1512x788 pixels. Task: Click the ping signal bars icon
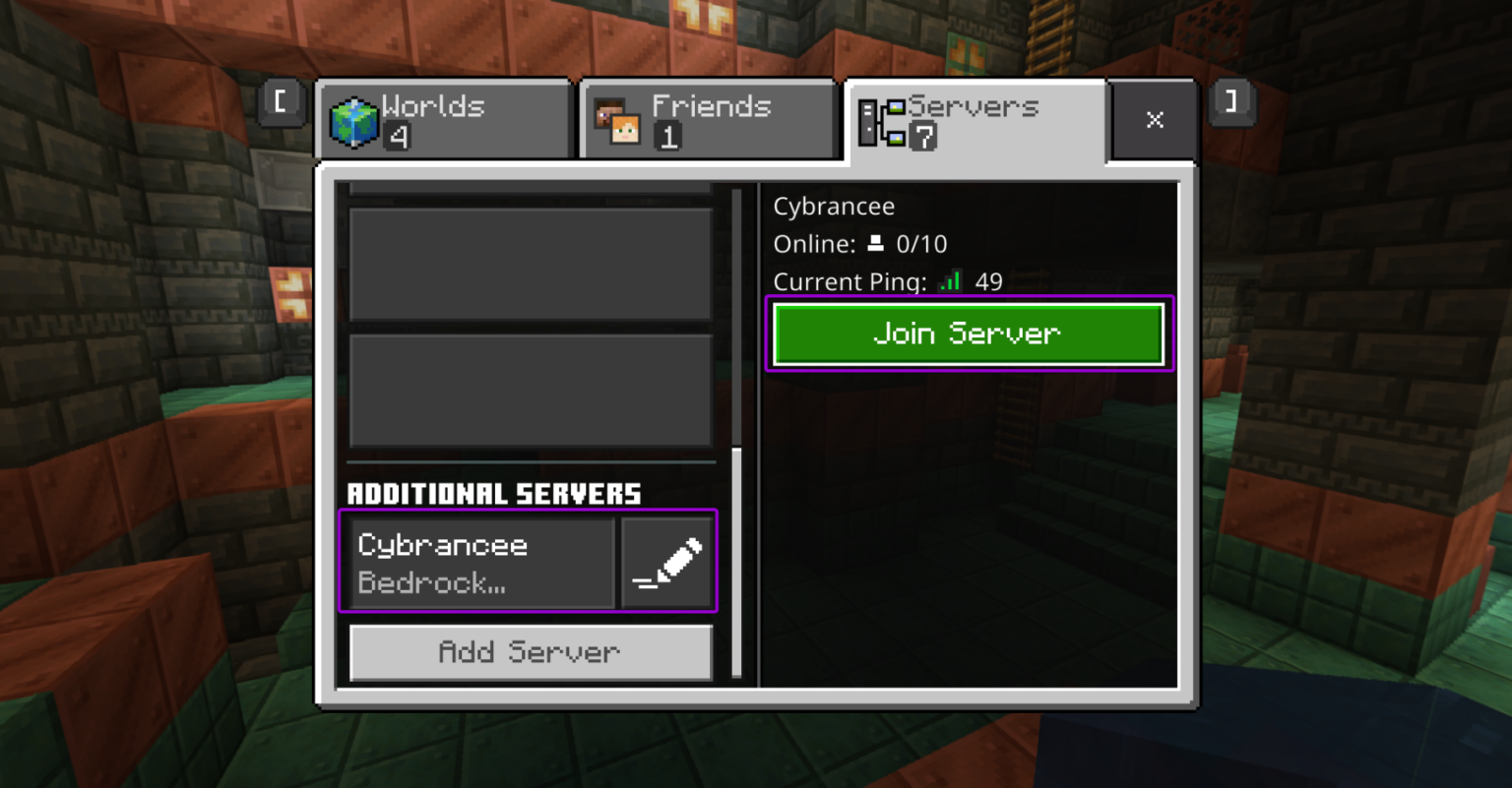click(x=948, y=280)
